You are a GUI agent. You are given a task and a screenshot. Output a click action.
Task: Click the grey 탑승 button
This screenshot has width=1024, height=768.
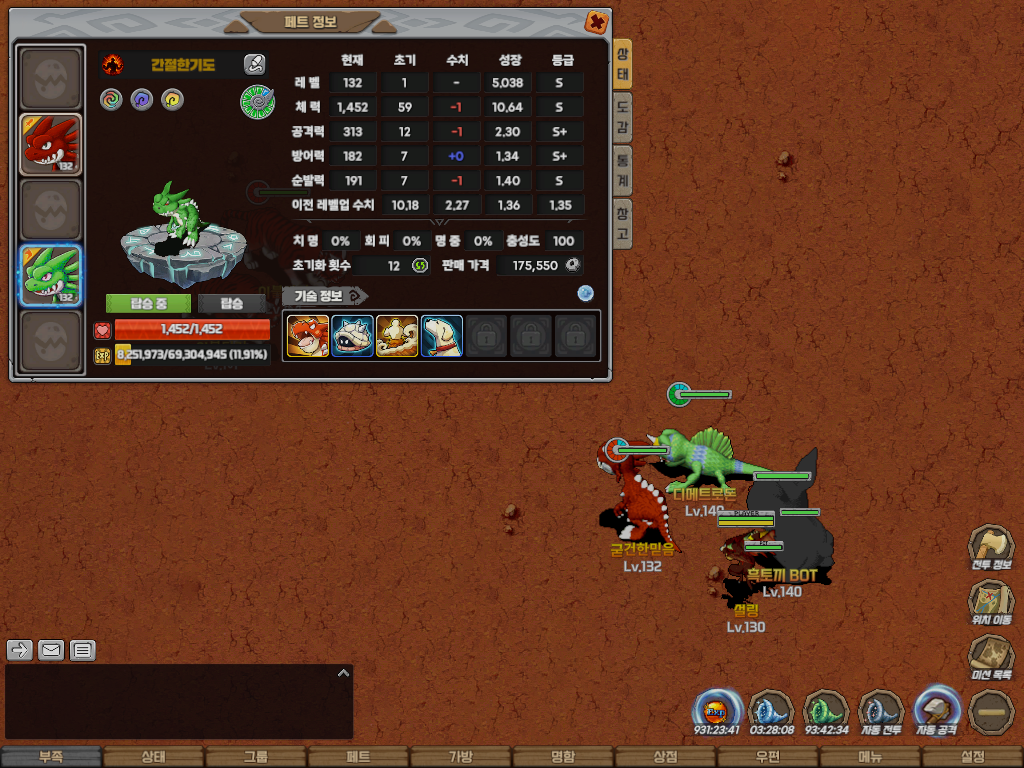click(231, 303)
